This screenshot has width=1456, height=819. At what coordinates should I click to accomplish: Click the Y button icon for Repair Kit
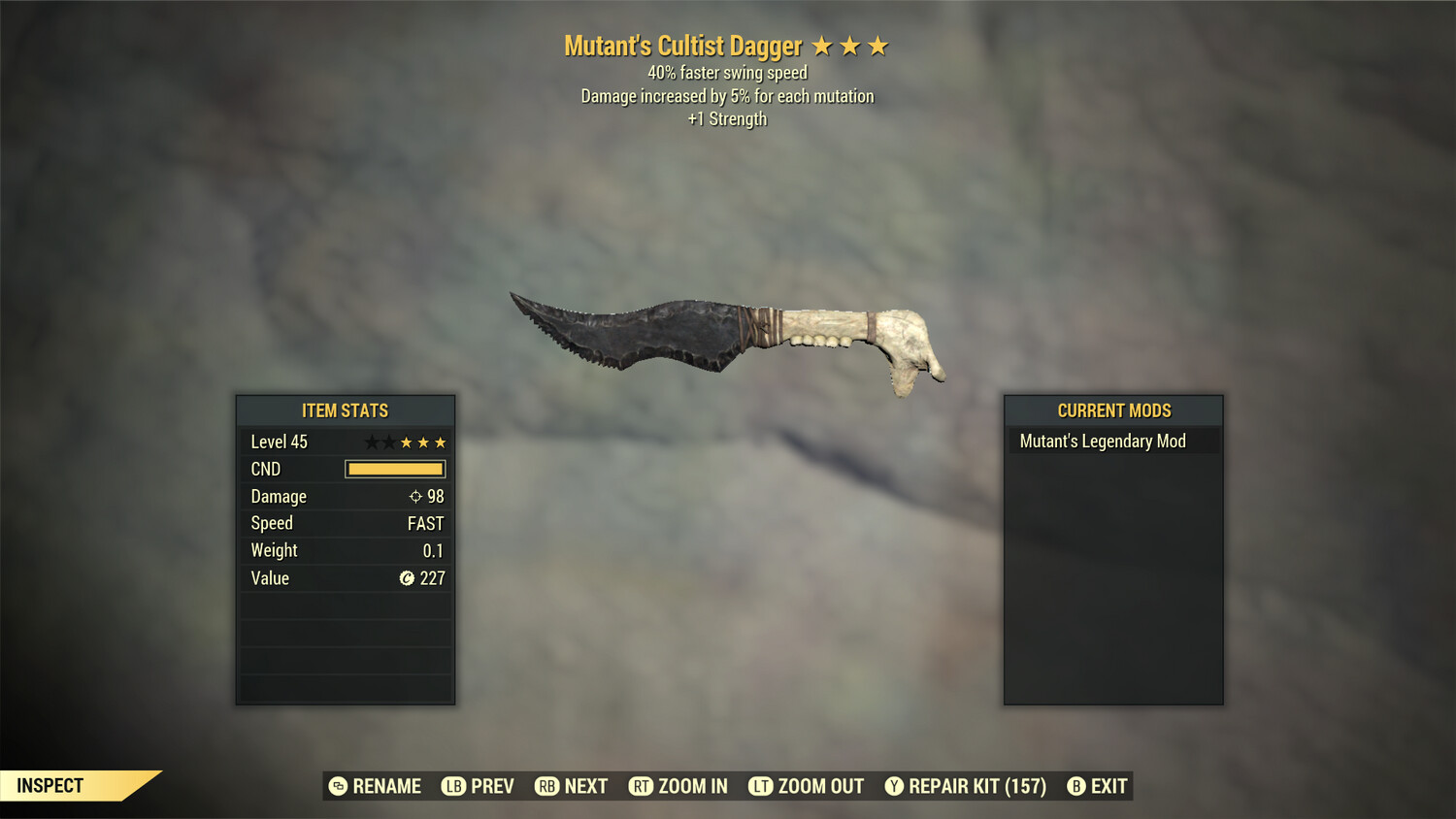(x=894, y=786)
